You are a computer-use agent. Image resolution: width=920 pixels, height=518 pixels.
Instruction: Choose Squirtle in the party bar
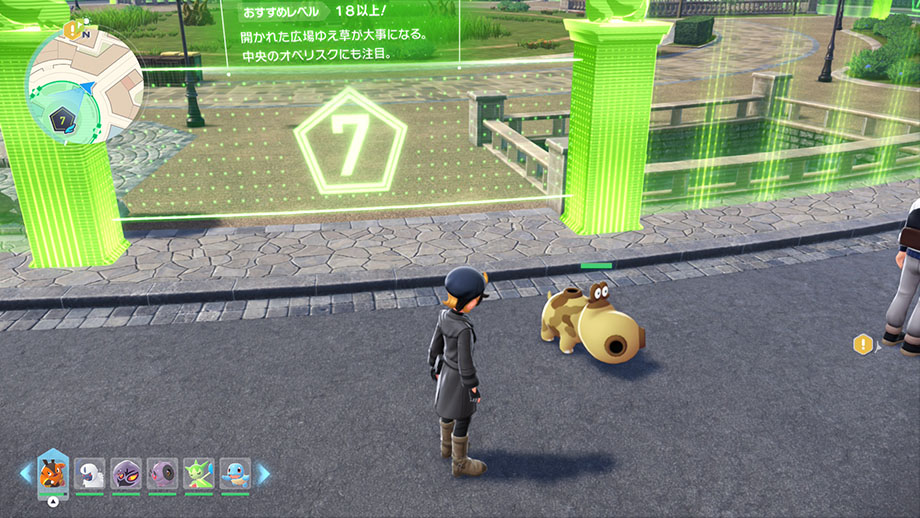point(235,473)
